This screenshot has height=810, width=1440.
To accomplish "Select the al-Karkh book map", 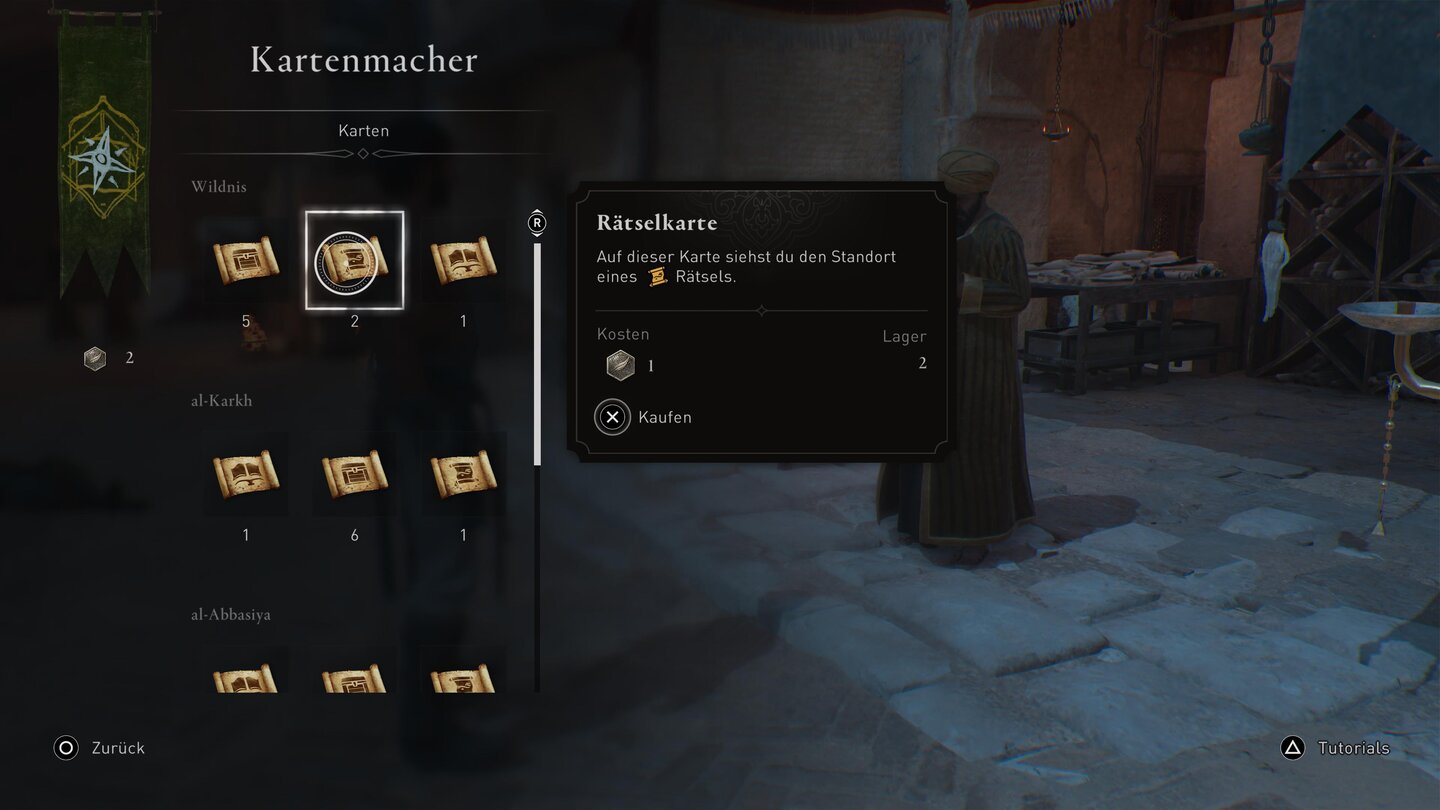I will [x=246, y=474].
